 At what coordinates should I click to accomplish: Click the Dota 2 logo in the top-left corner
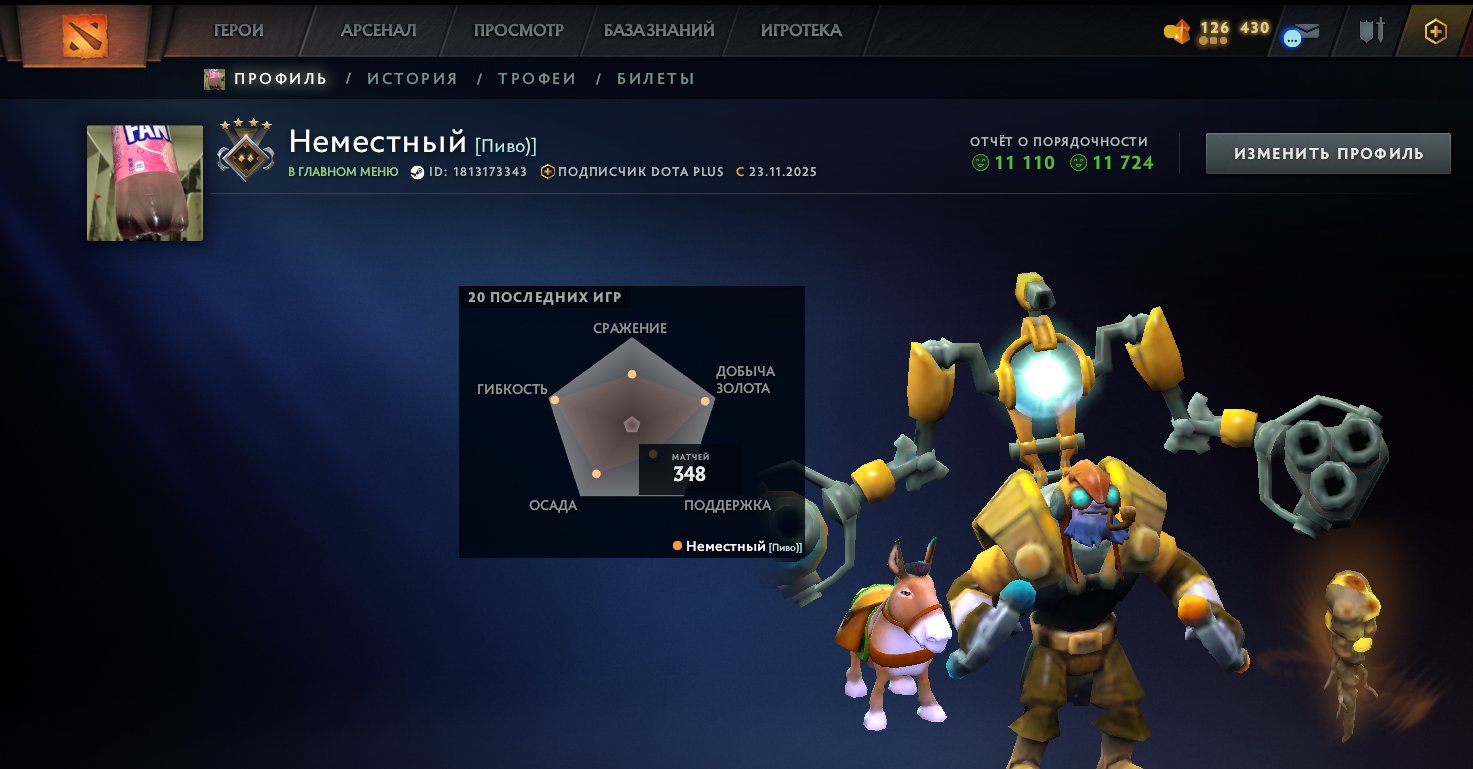coord(85,33)
